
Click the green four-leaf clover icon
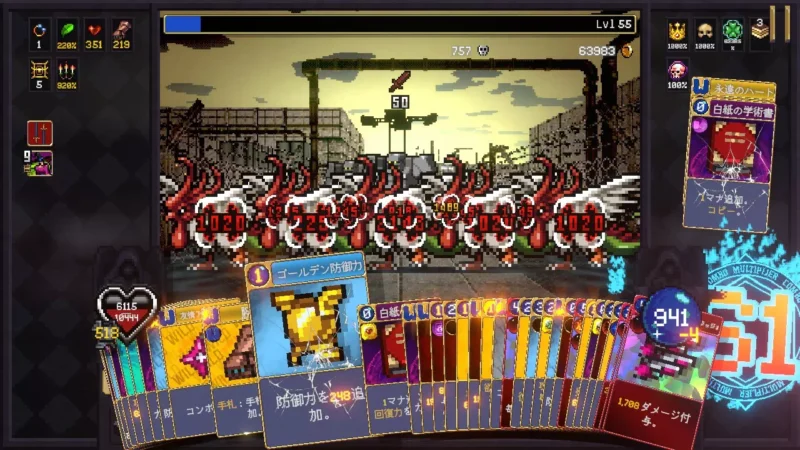coord(733,31)
